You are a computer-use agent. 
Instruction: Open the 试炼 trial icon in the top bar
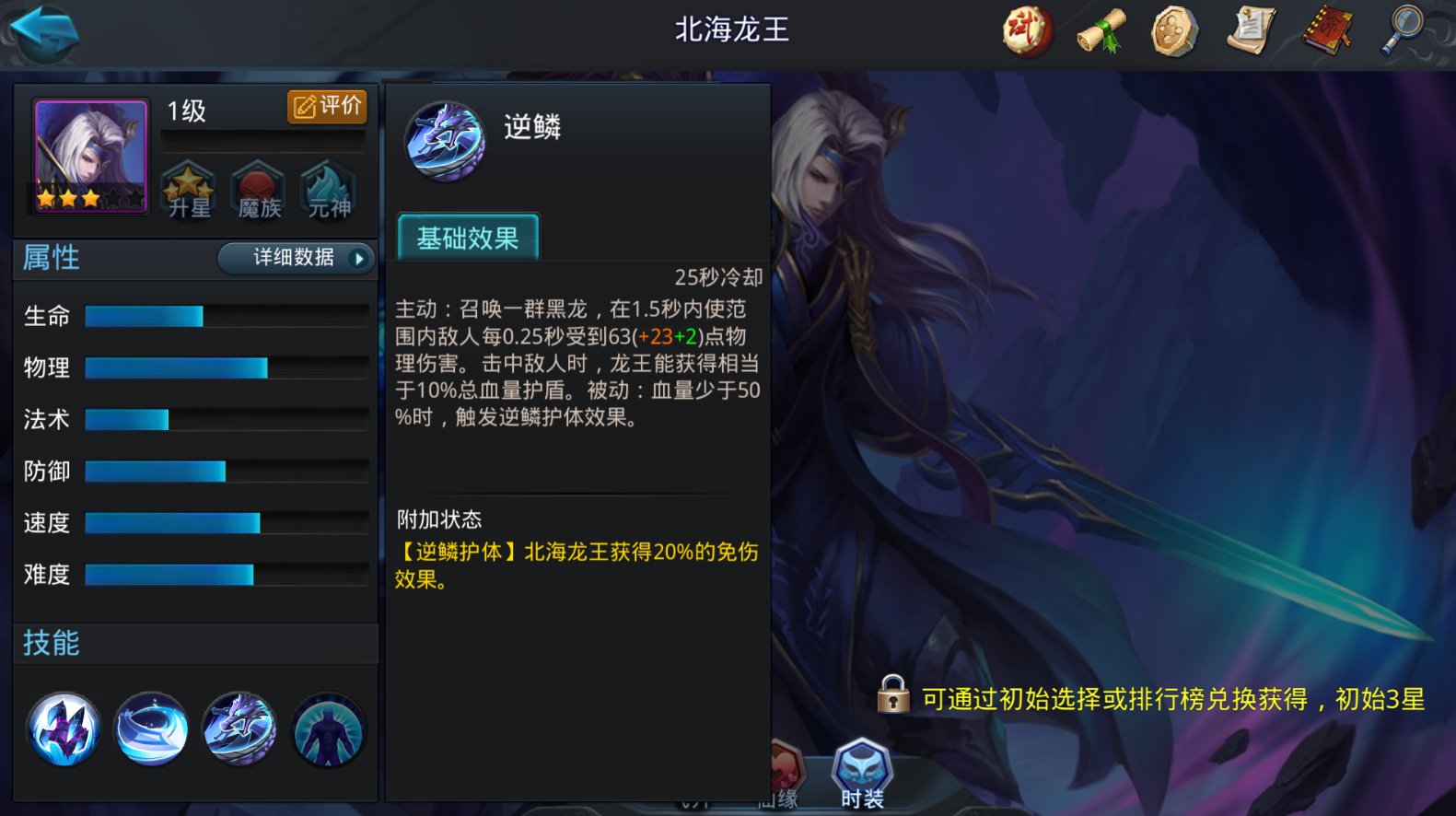pos(1026,30)
